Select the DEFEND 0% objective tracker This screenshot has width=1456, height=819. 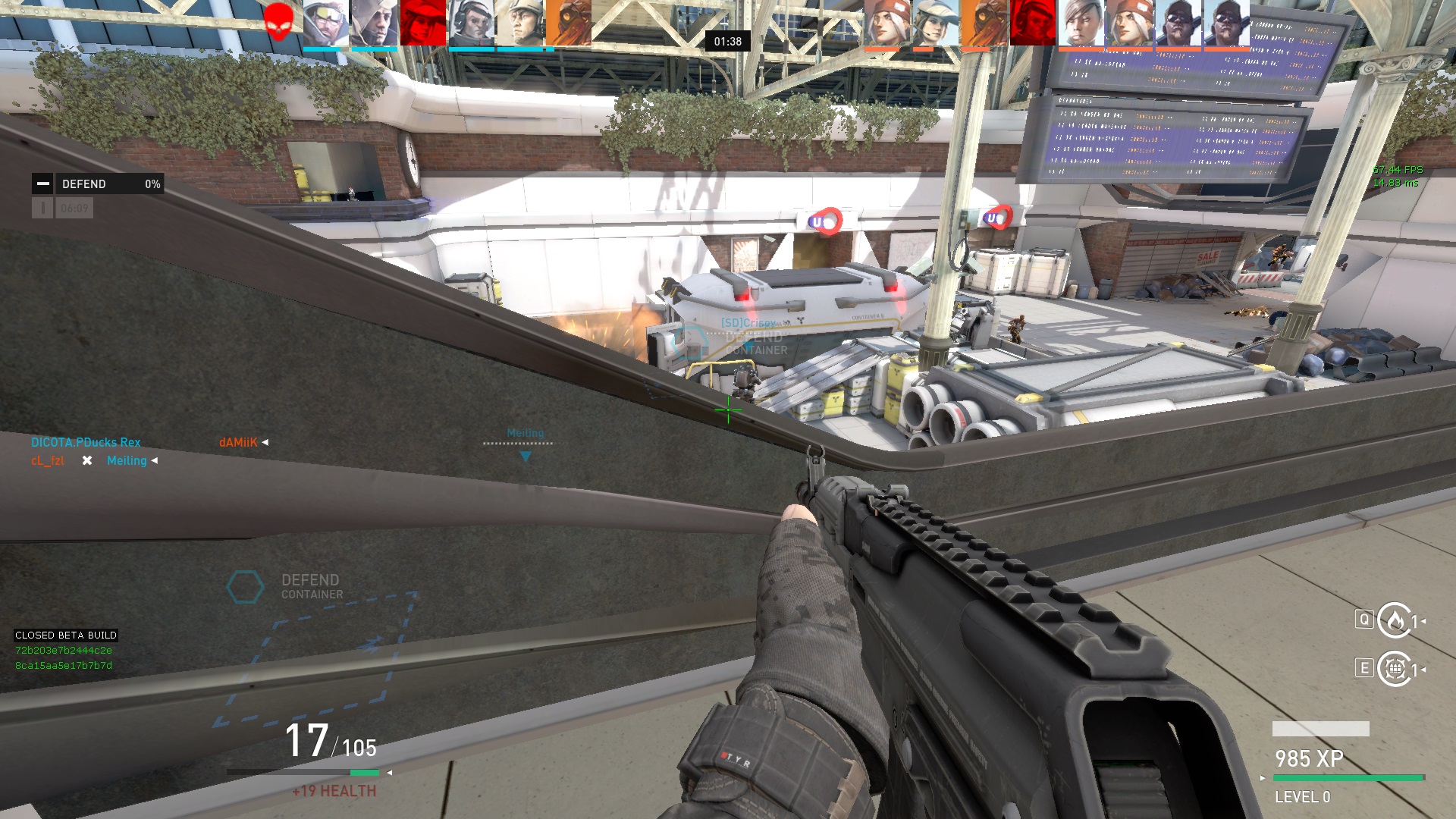[x=98, y=184]
